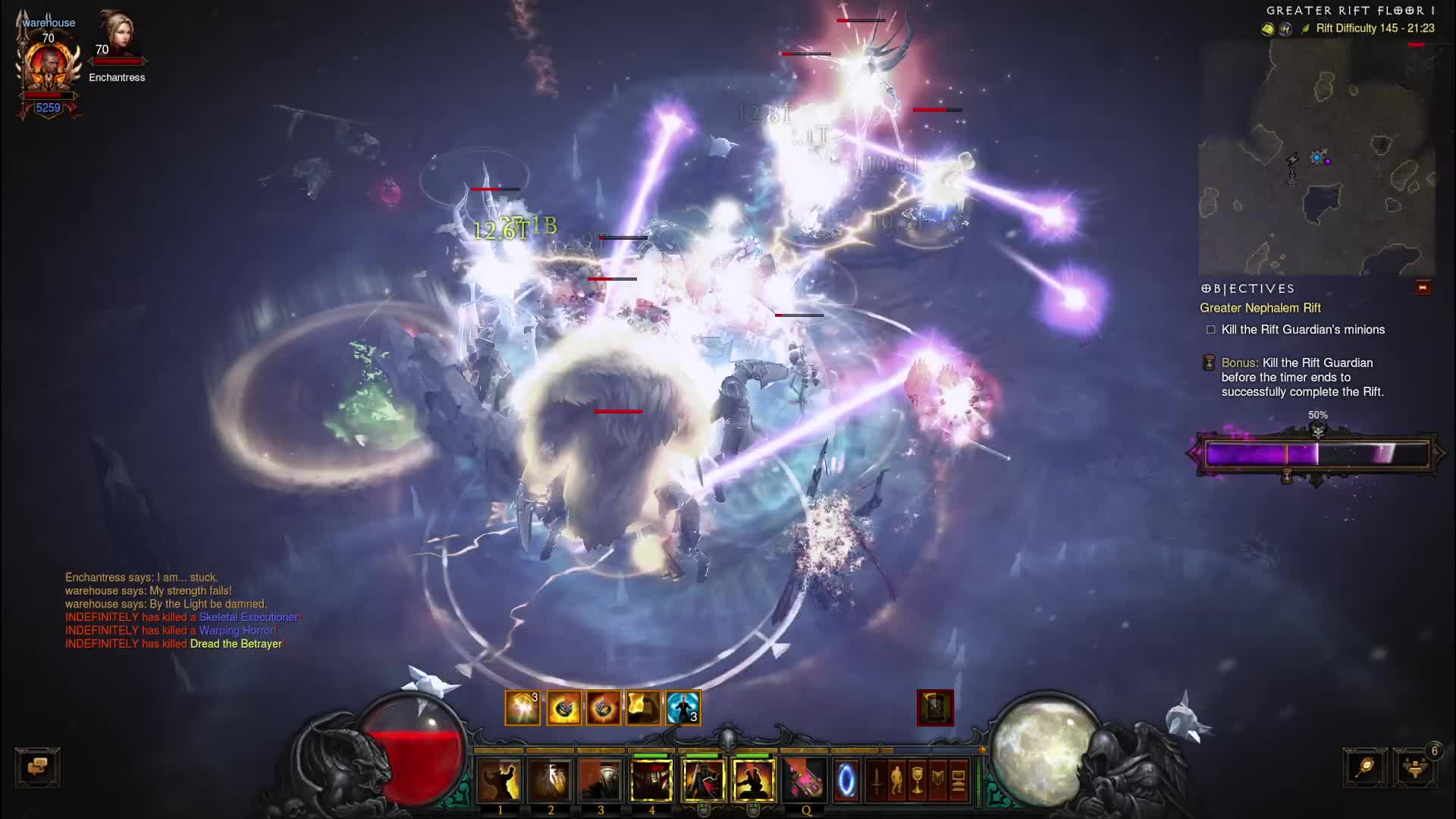This screenshot has width=1456, height=819.
Task: Open the chat window button
Action: pos(37,767)
